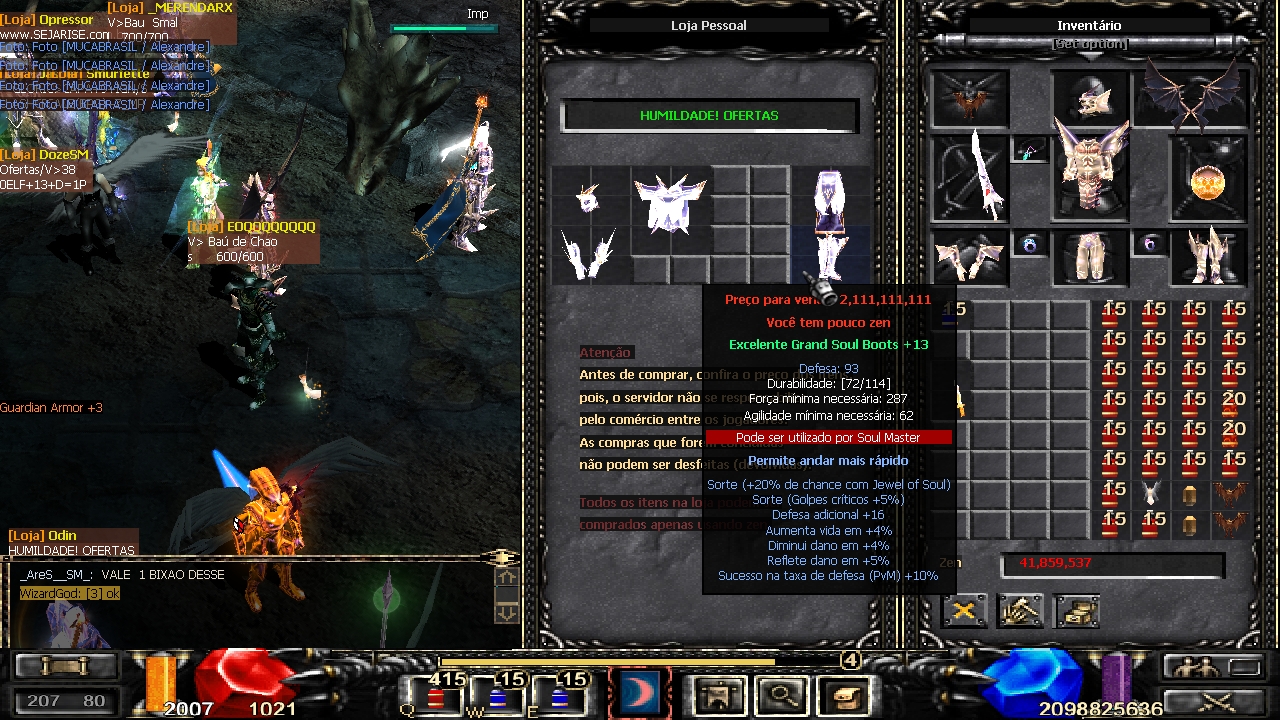This screenshot has width=1280, height=720.
Task: Select the Grand Soul helm in the shop
Action: [588, 199]
